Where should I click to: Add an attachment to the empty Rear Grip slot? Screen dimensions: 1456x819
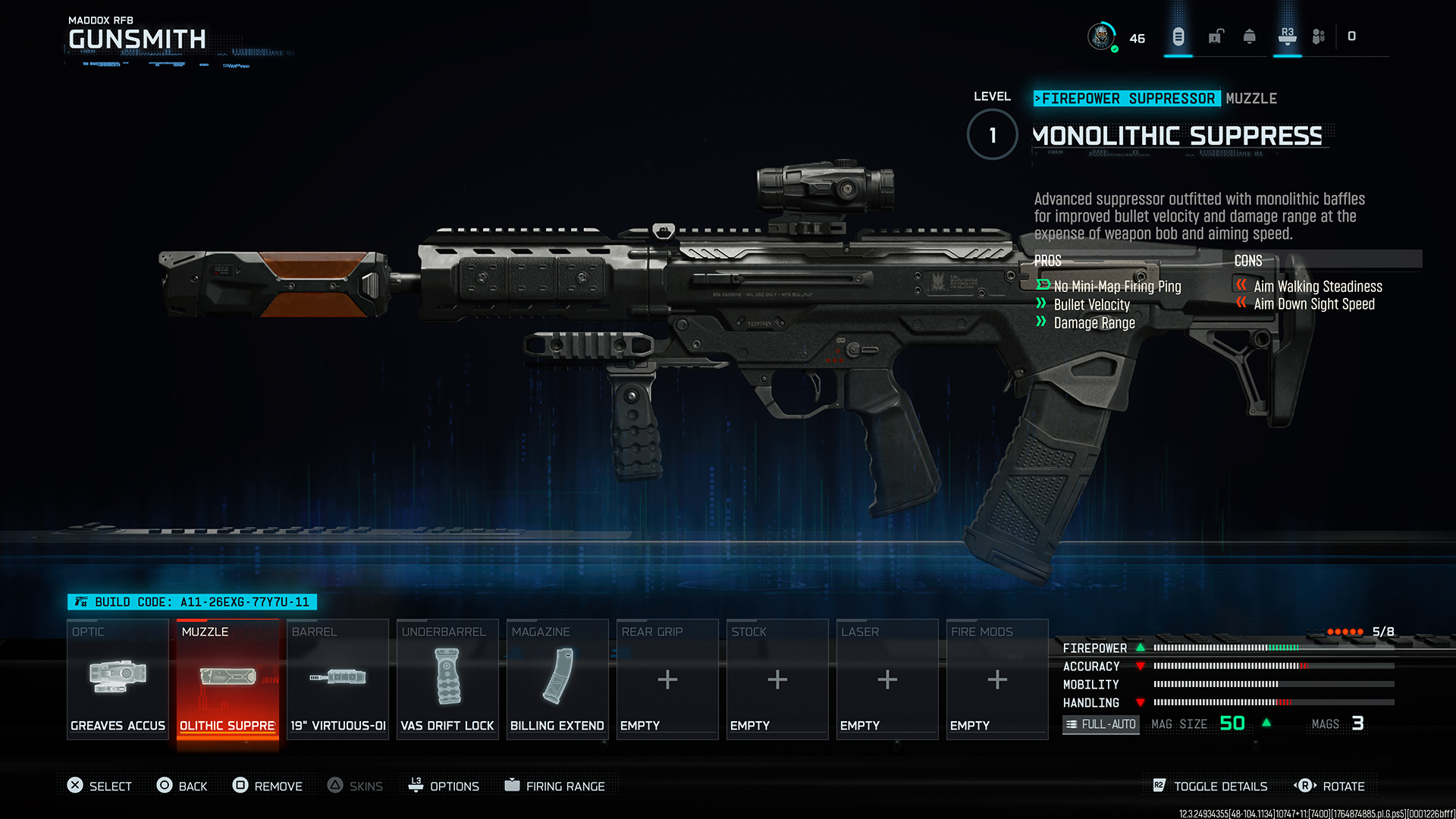click(x=667, y=679)
